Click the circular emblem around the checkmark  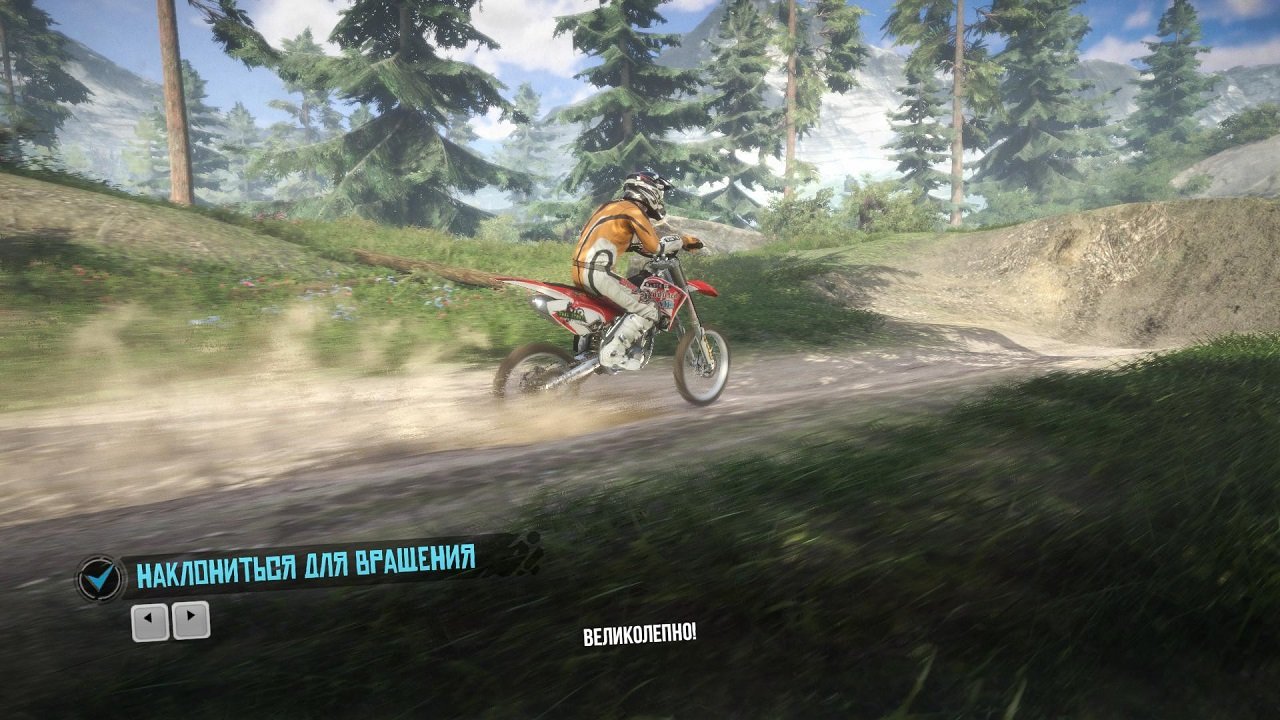(100, 577)
